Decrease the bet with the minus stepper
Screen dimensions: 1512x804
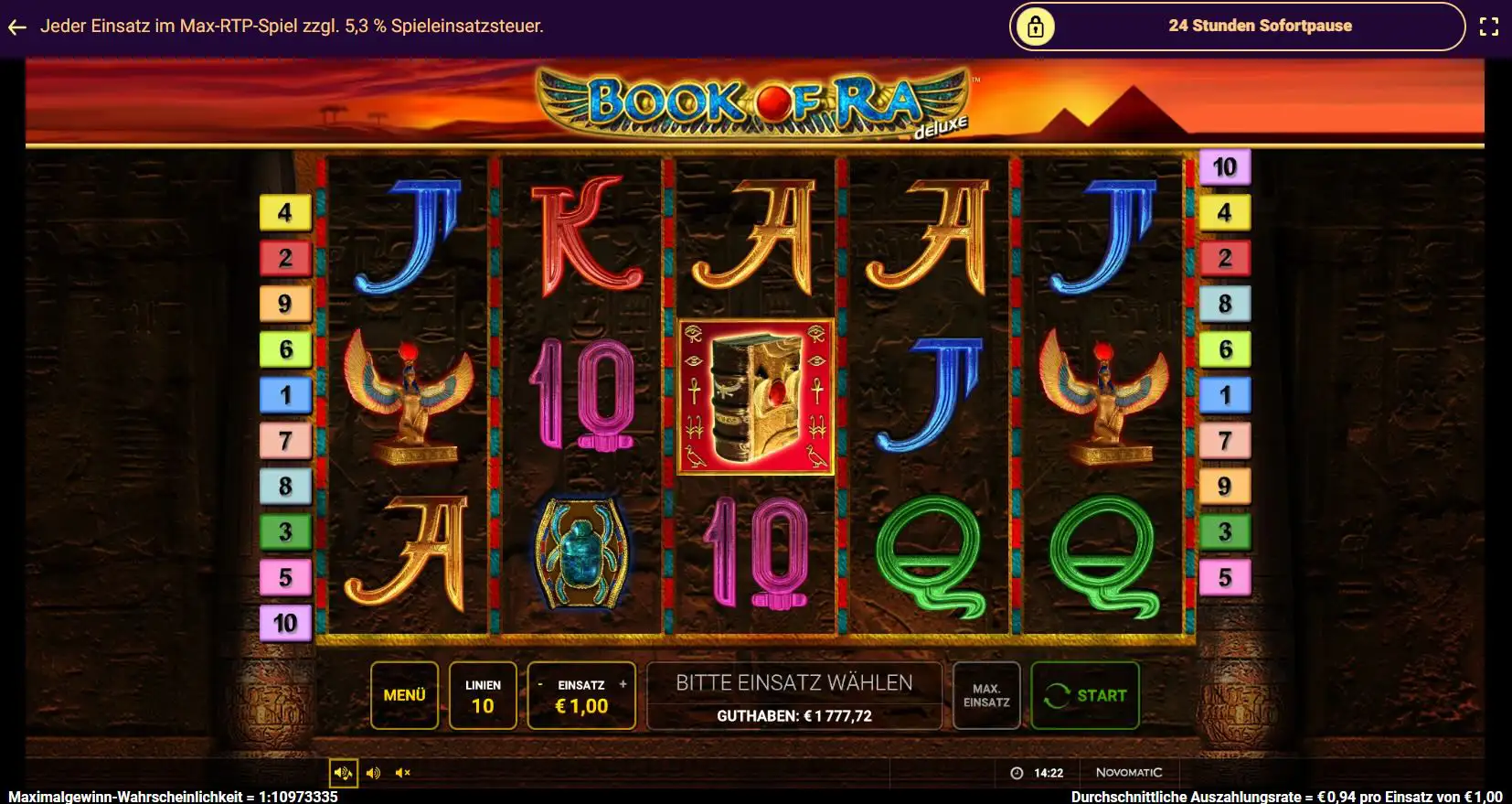point(539,682)
